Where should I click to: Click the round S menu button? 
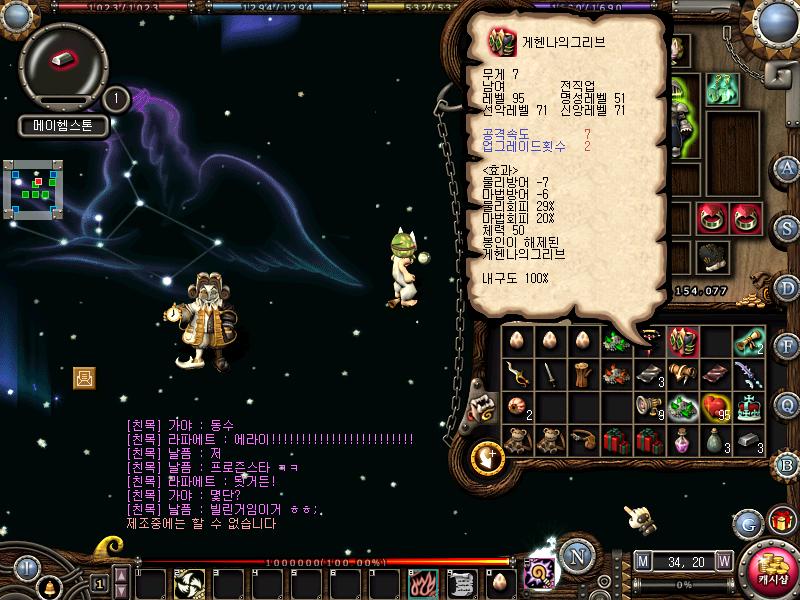tap(787, 226)
